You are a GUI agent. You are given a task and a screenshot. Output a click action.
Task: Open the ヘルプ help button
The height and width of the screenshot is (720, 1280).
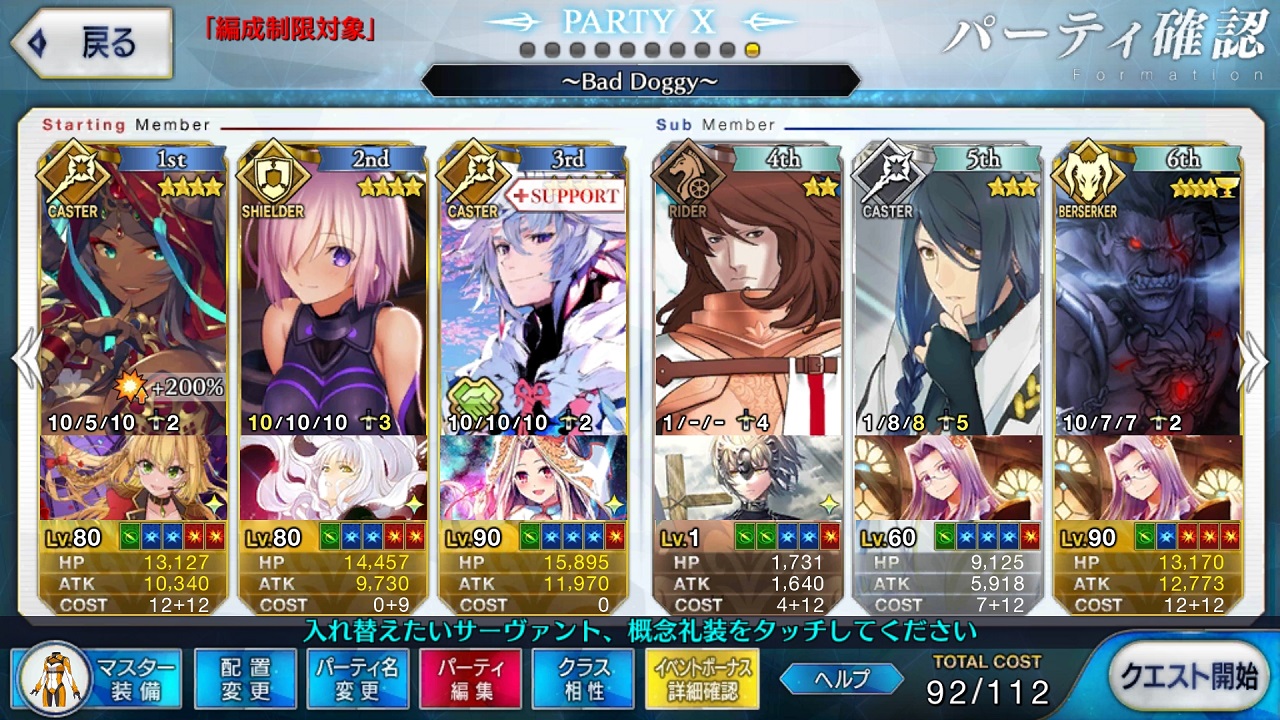[842, 678]
